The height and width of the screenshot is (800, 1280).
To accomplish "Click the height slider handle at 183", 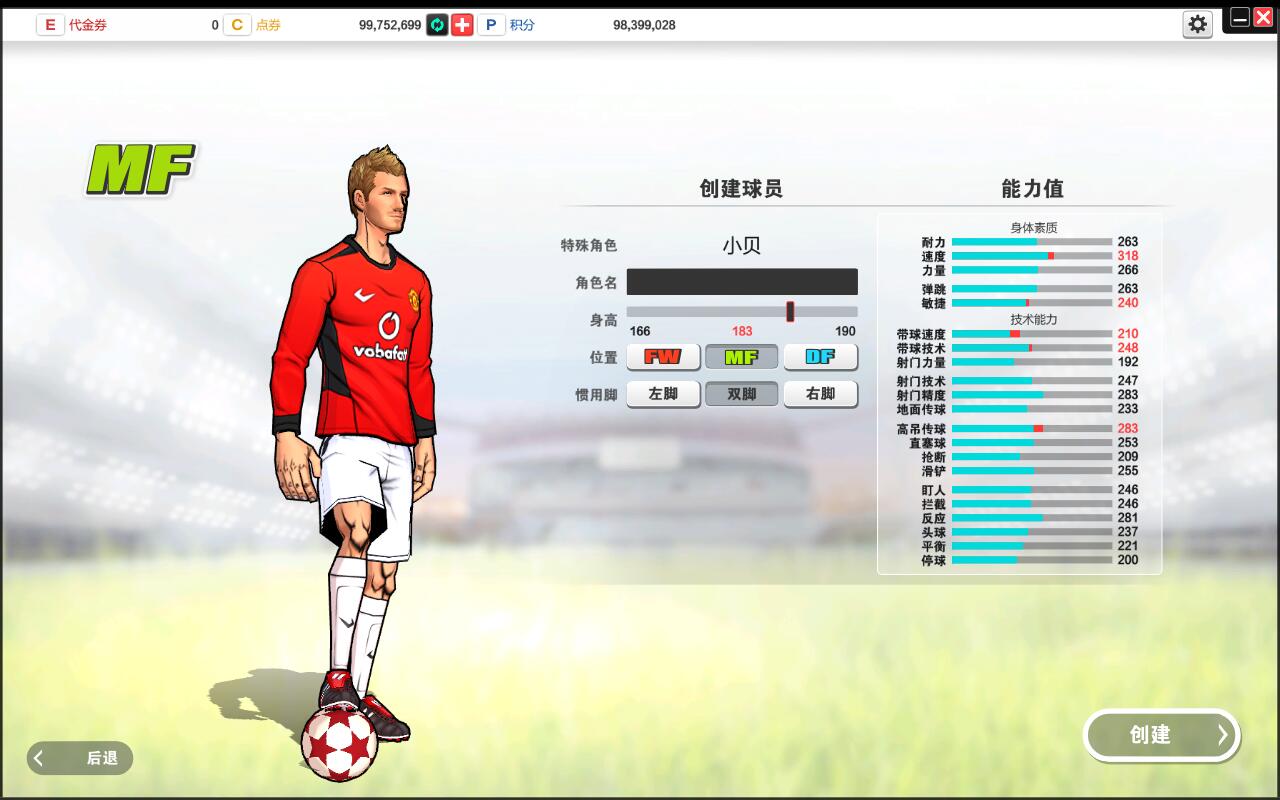I will click(x=790, y=312).
